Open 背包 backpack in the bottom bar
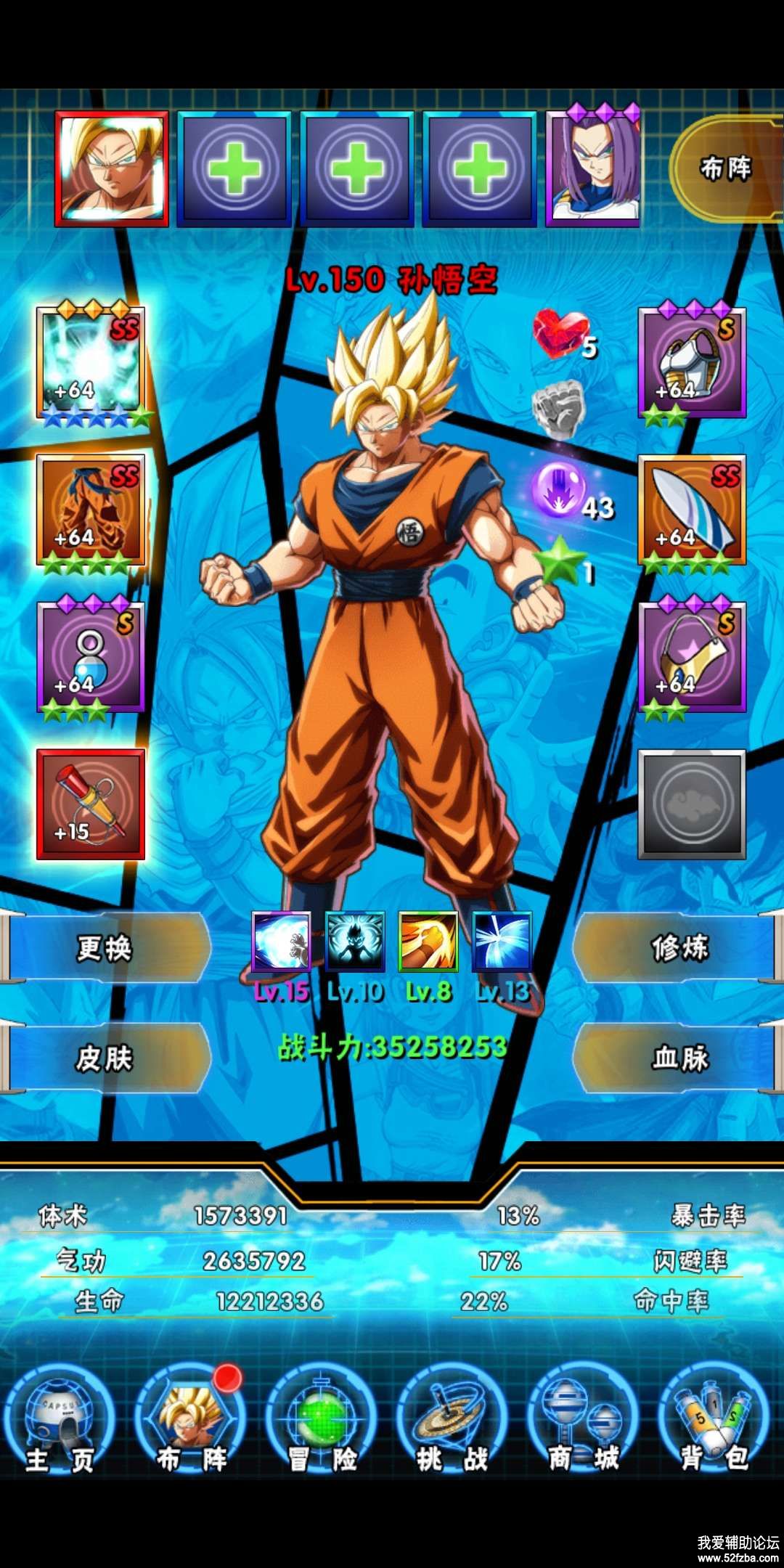 (x=714, y=1424)
